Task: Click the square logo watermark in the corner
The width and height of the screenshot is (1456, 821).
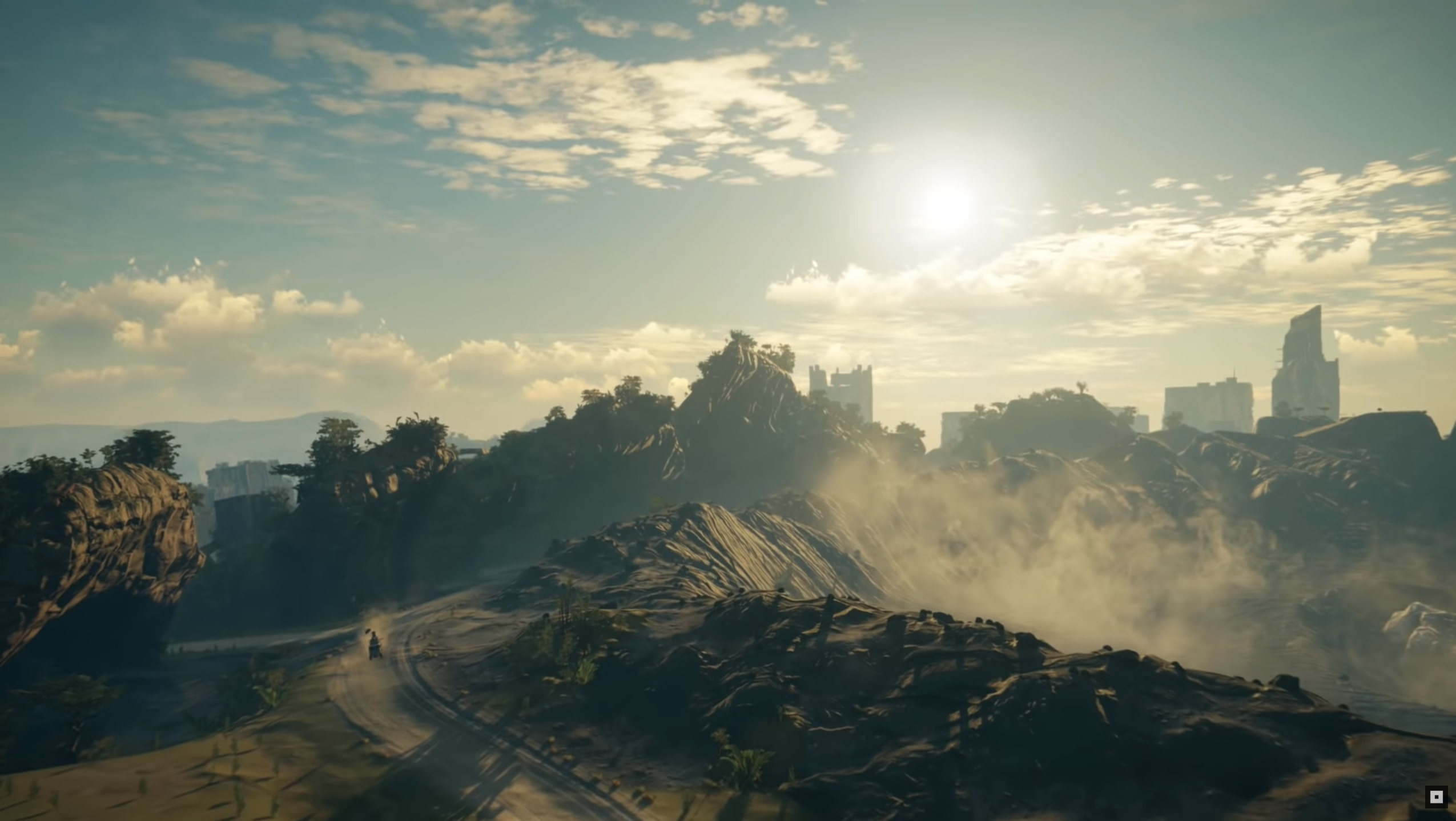Action: (x=1436, y=796)
